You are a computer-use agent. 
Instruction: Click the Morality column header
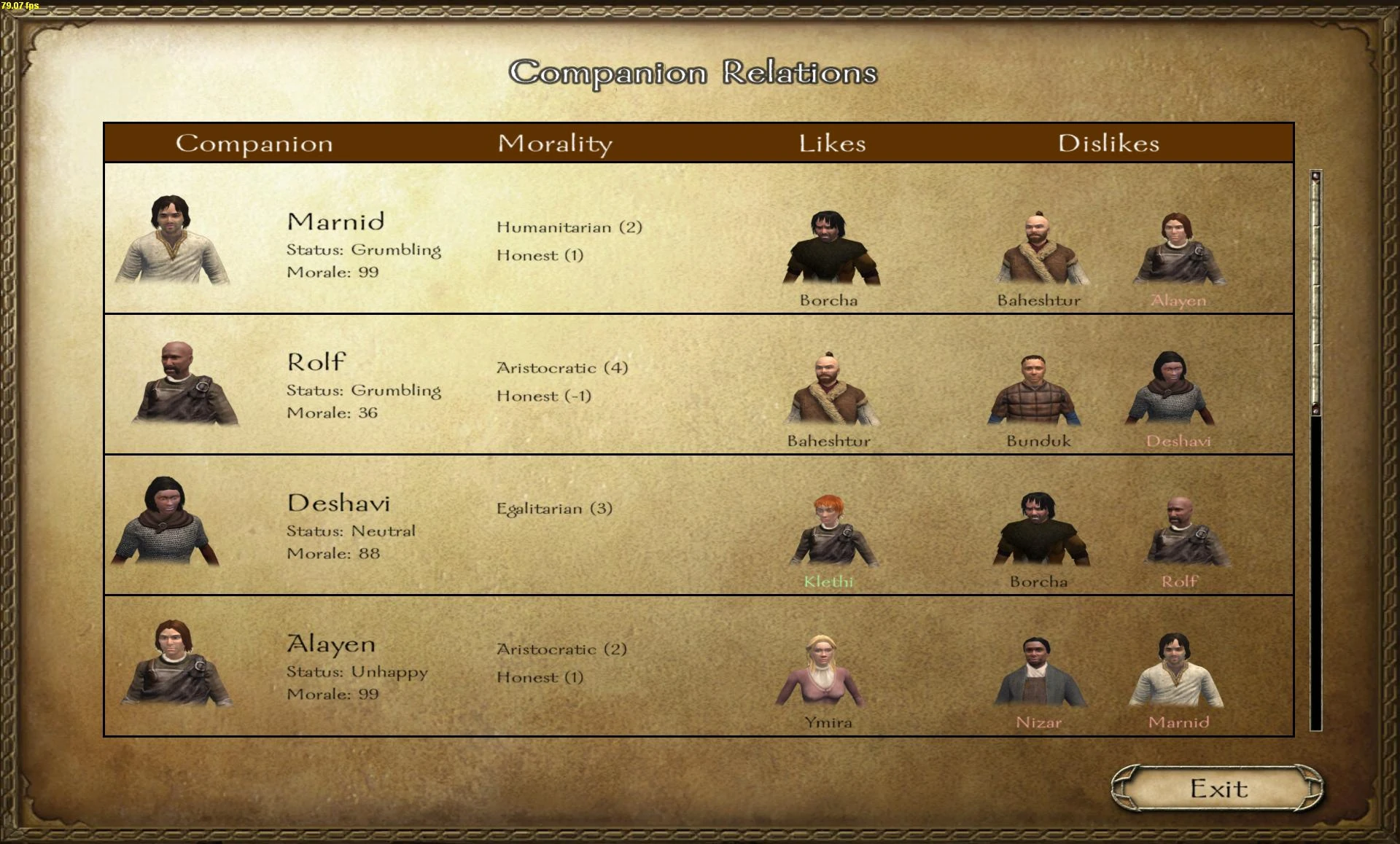[x=555, y=143]
